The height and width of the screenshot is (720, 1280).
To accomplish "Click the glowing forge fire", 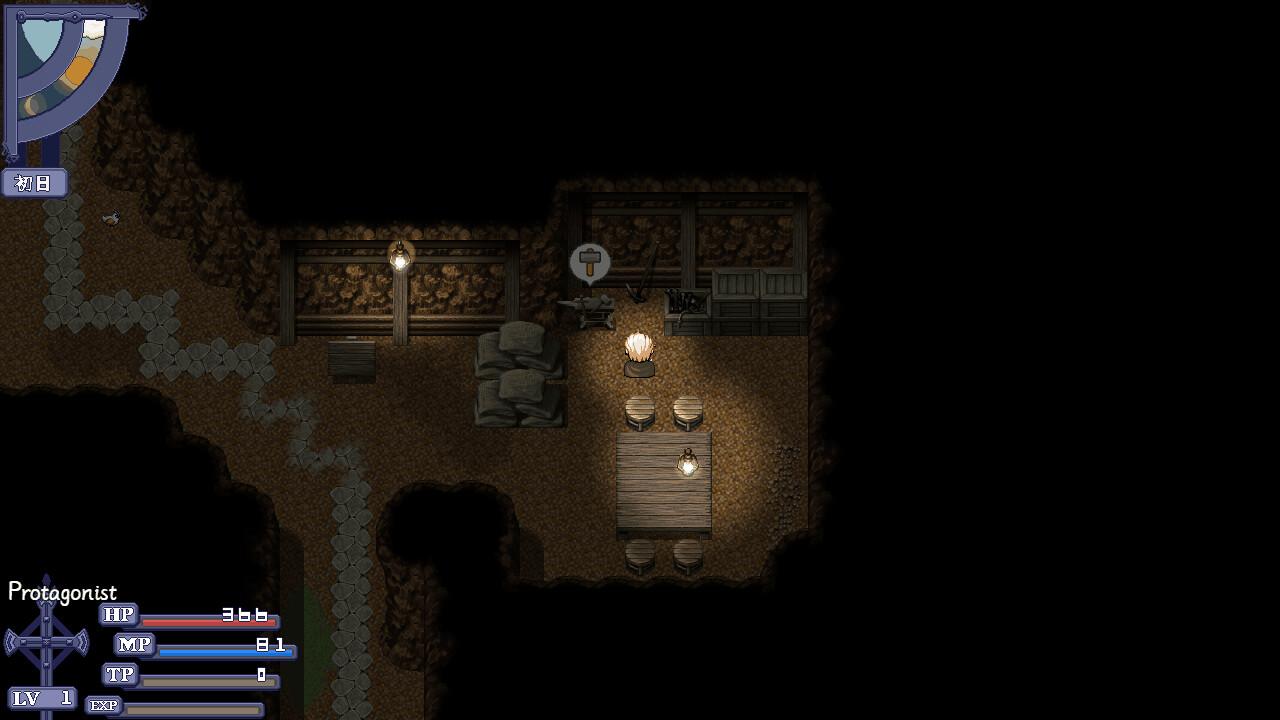I will click(640, 350).
